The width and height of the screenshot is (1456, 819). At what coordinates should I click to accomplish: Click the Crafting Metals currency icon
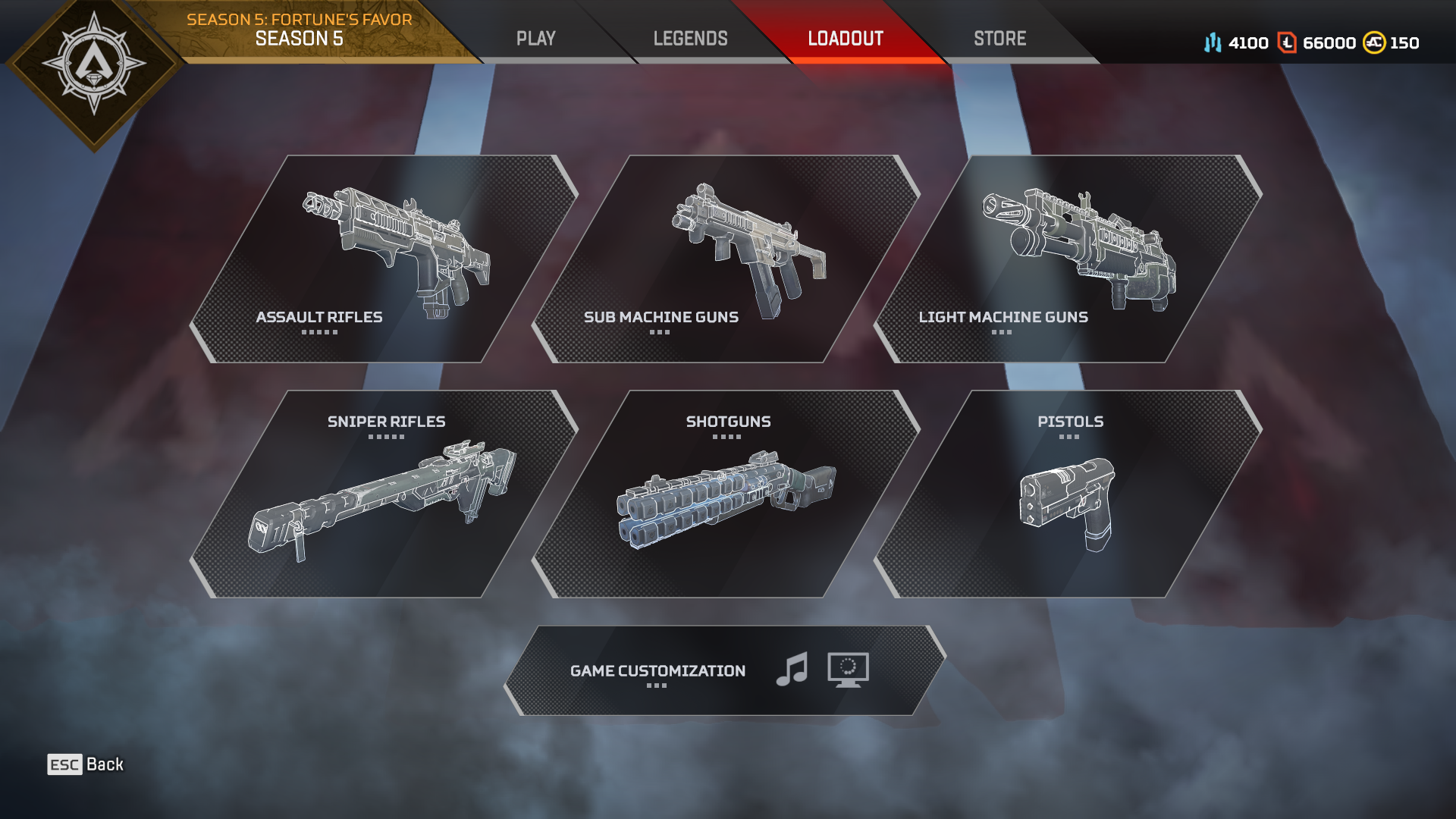1213,43
